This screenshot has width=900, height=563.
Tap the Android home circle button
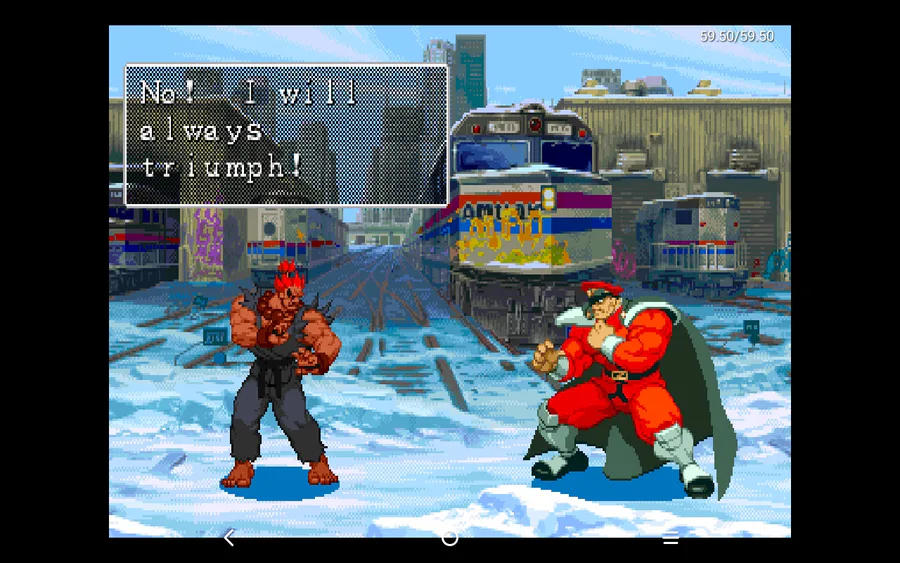[450, 538]
